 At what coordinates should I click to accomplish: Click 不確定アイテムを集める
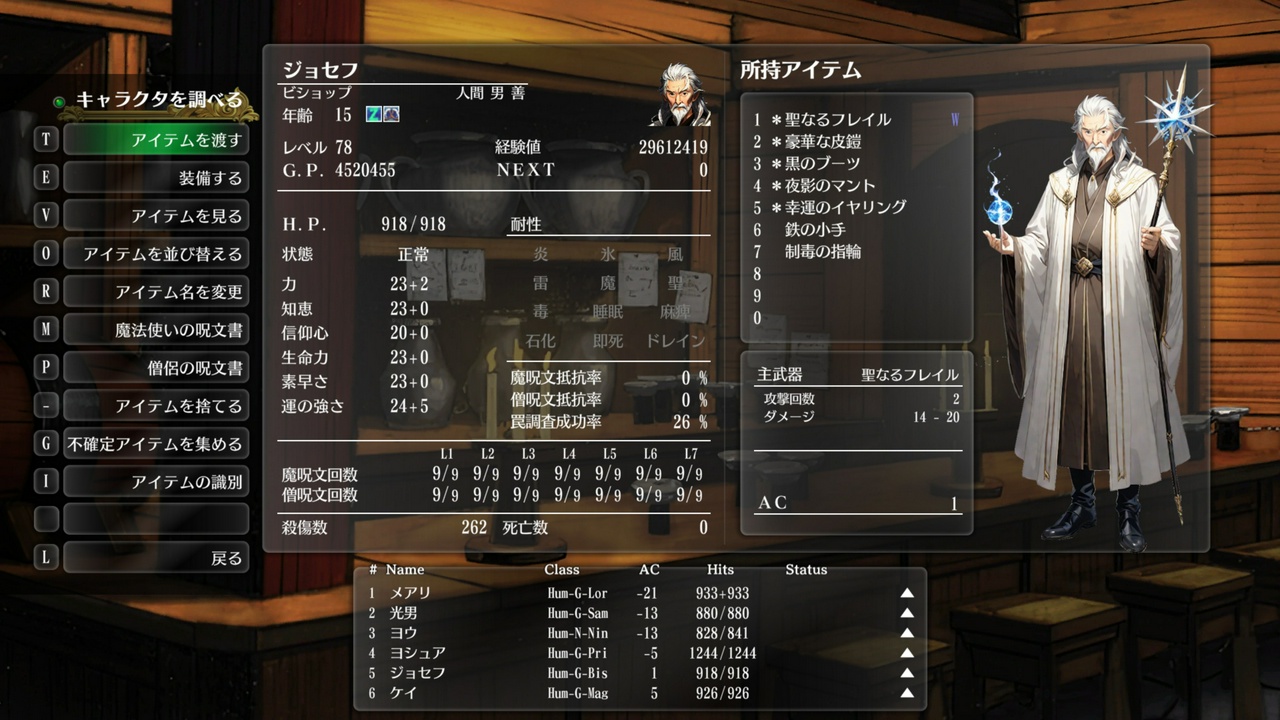pos(157,442)
